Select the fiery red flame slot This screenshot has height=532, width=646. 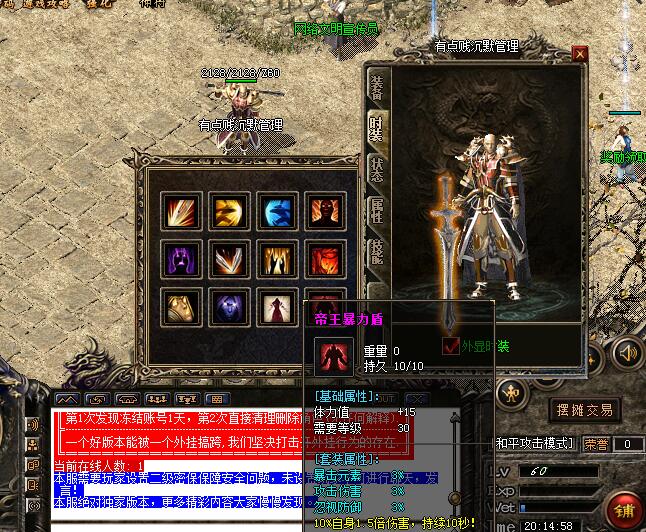(324, 259)
